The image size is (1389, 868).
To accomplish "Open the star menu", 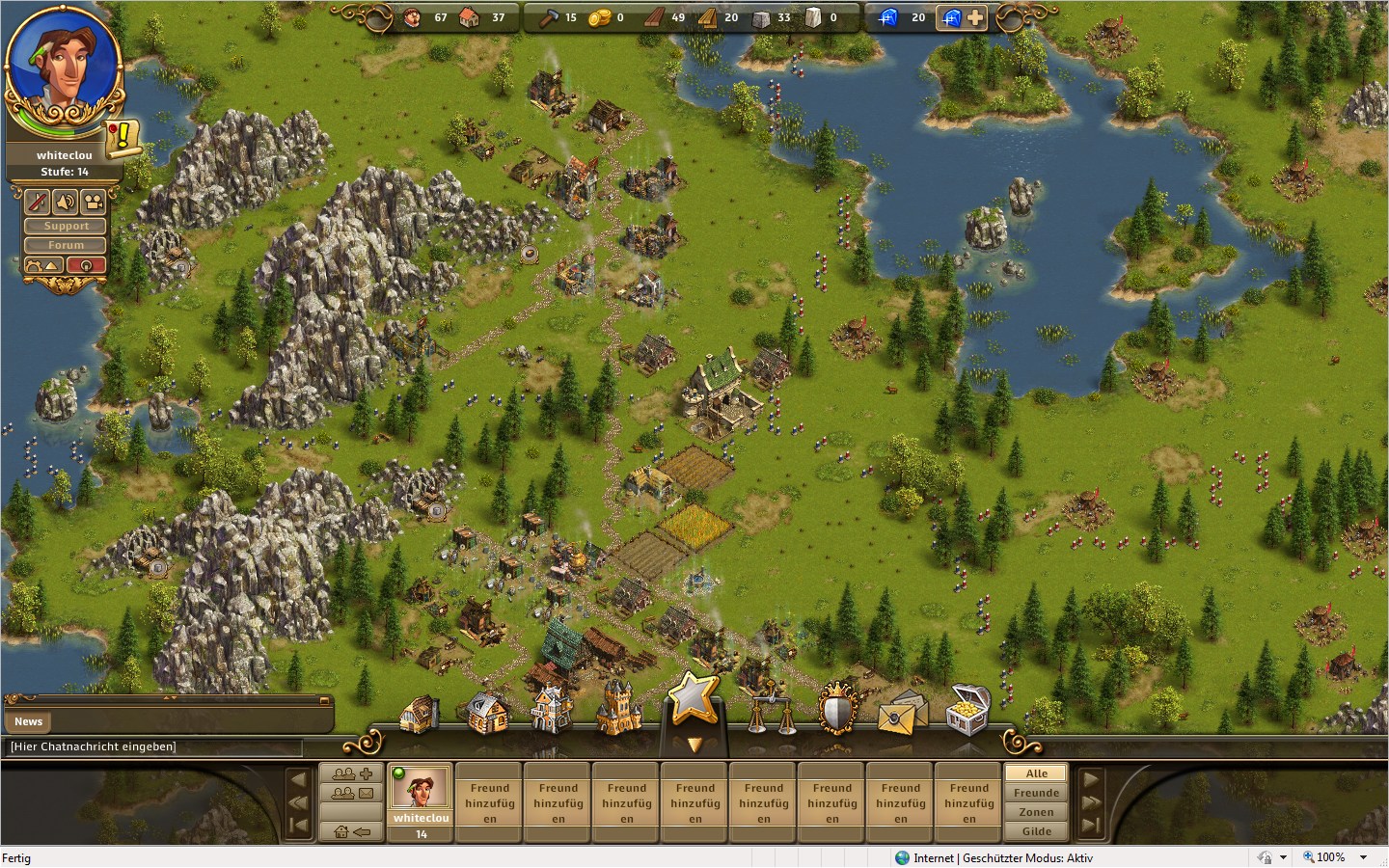I will (694, 698).
